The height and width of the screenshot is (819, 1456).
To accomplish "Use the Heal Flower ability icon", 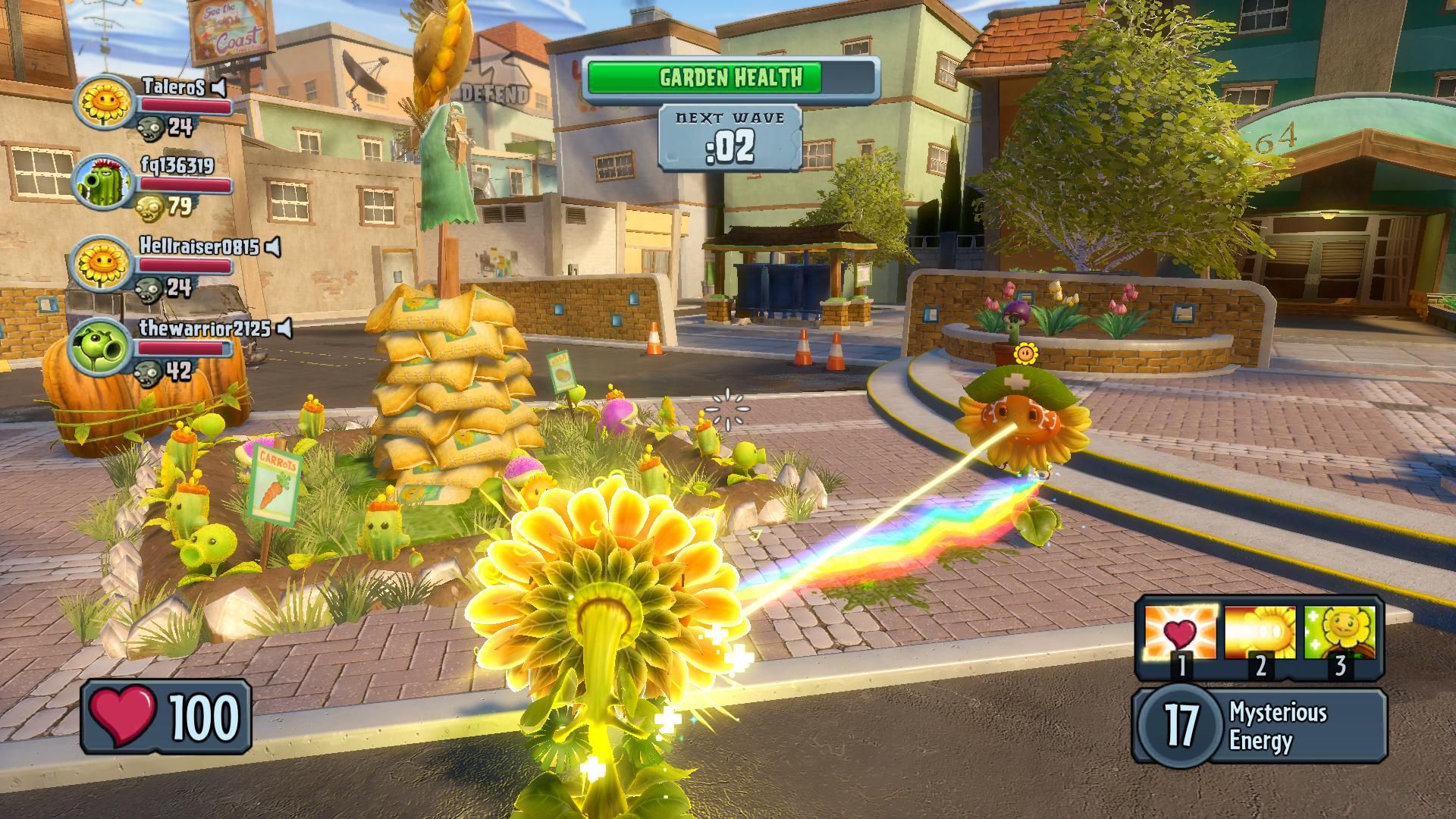I will [x=1340, y=632].
